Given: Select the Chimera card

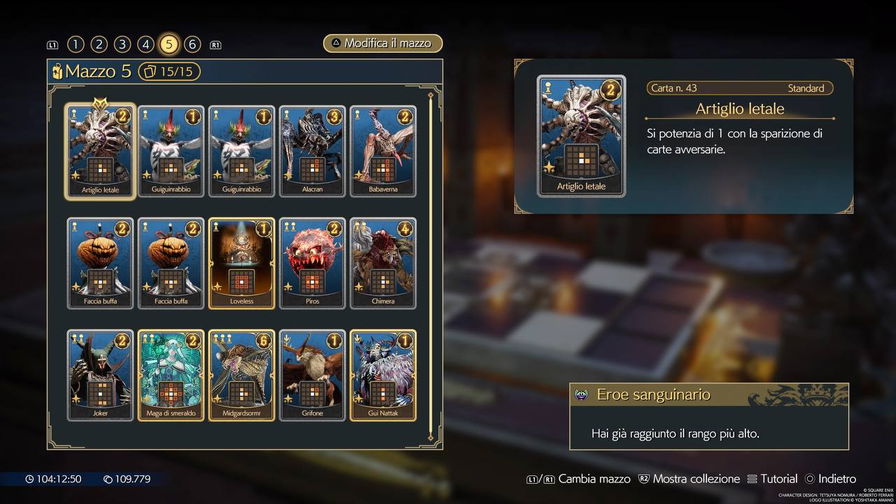Looking at the screenshot, I should [x=383, y=262].
